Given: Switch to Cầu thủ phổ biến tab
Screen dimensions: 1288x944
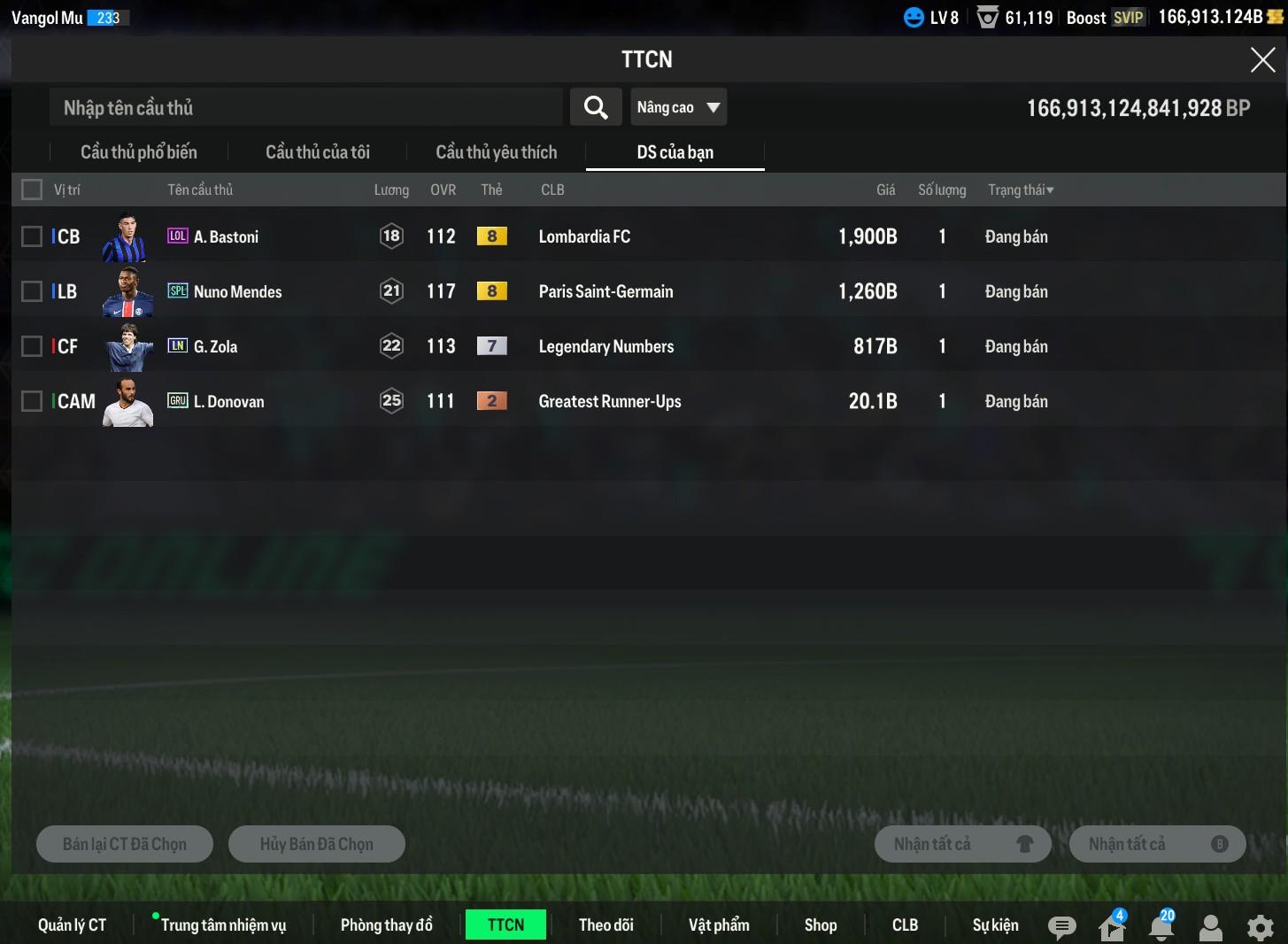Looking at the screenshot, I should [x=139, y=152].
